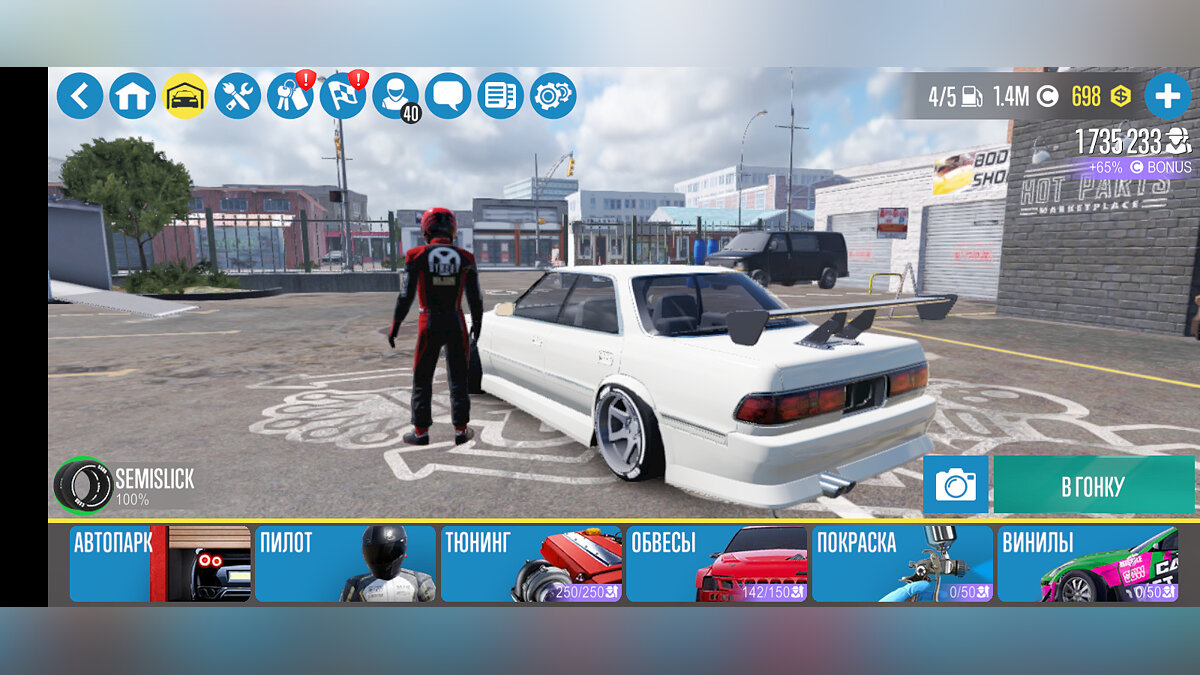This screenshot has height=675, width=1200.
Task: Select the Semislick tire indicator
Action: tap(84, 485)
